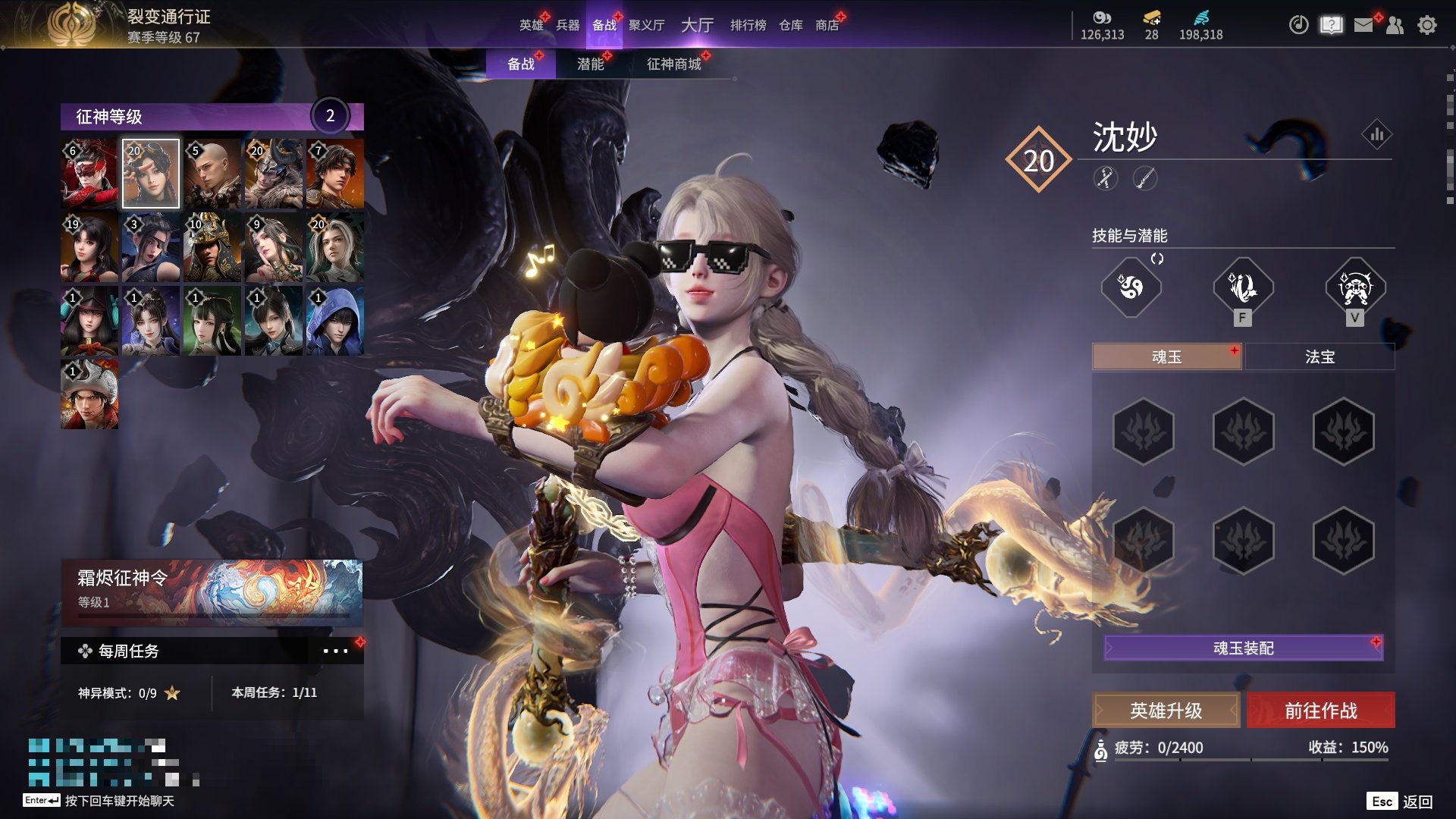Open the 仓库 (Warehouse) menu
The height and width of the screenshot is (819, 1456).
tap(790, 25)
